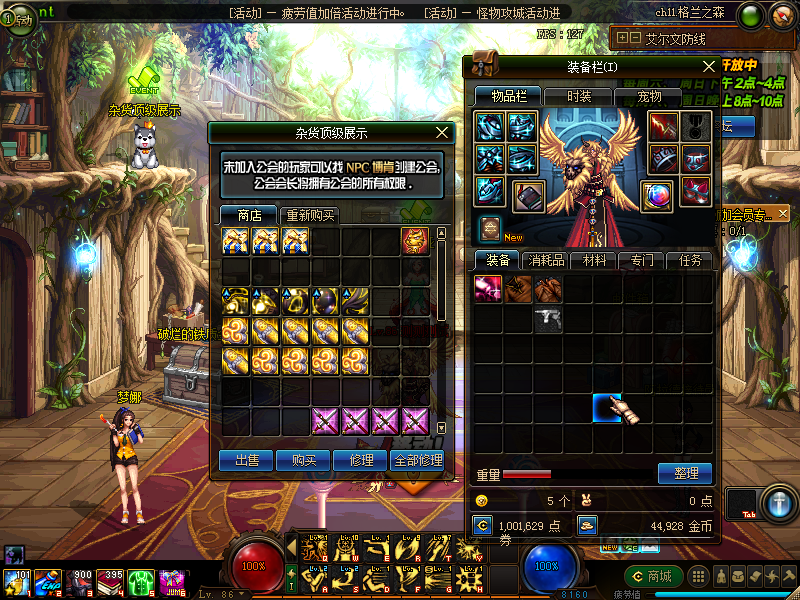Use the quick slot potion with 900 count
The image size is (800, 600).
tap(80, 582)
